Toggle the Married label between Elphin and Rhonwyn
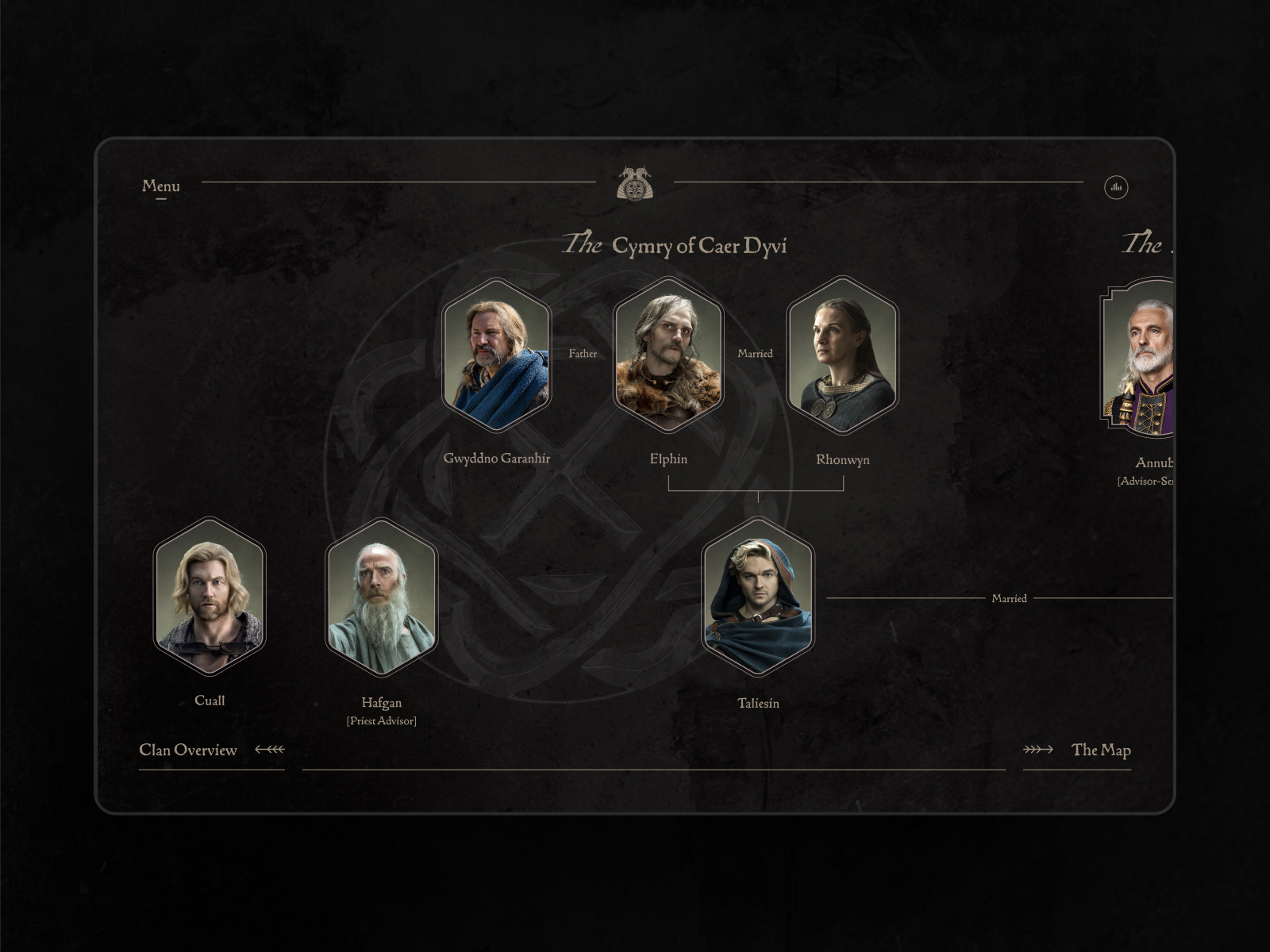1270x952 pixels. pyautogui.click(x=755, y=355)
